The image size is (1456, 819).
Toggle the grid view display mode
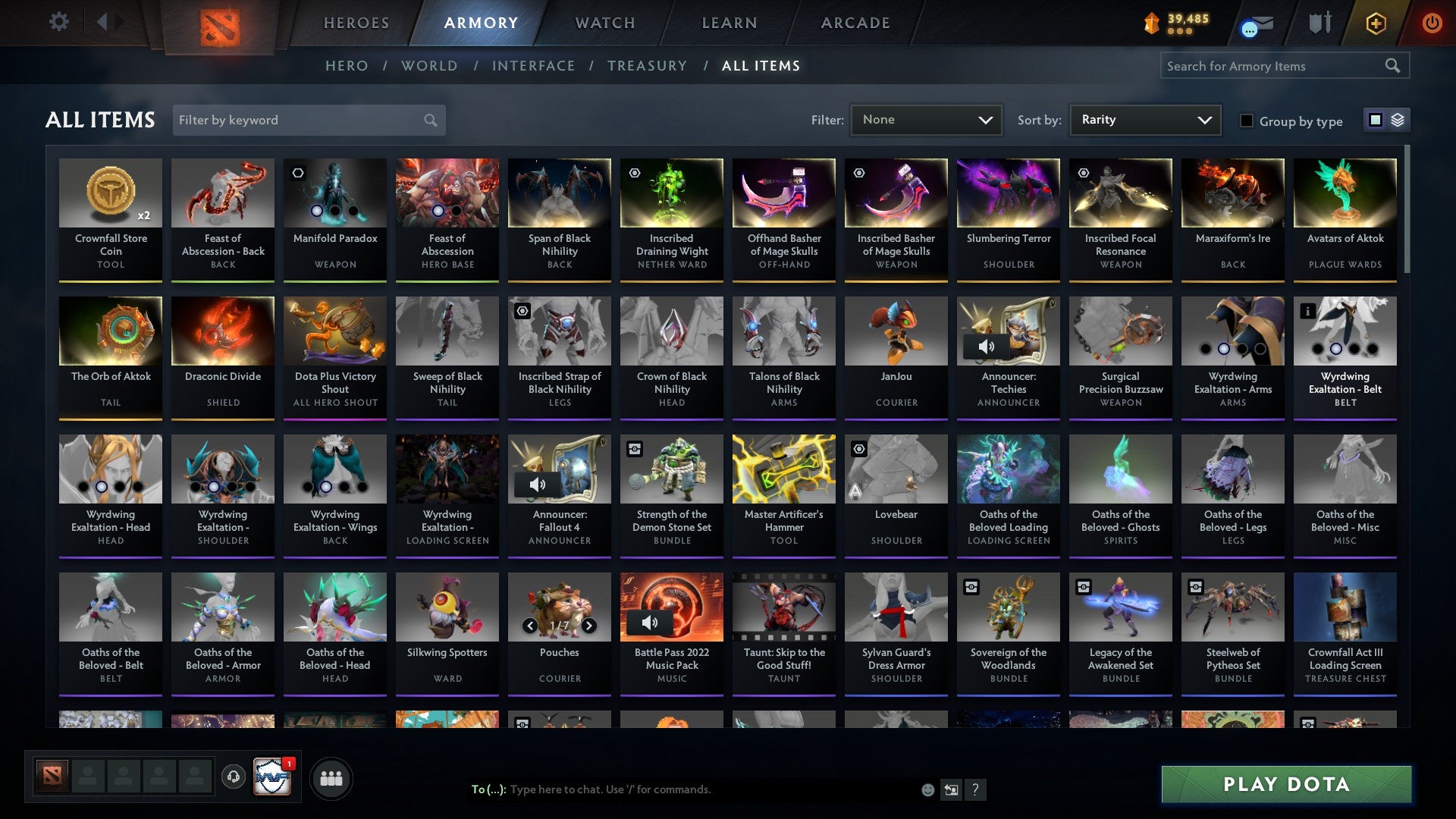coord(1374,119)
